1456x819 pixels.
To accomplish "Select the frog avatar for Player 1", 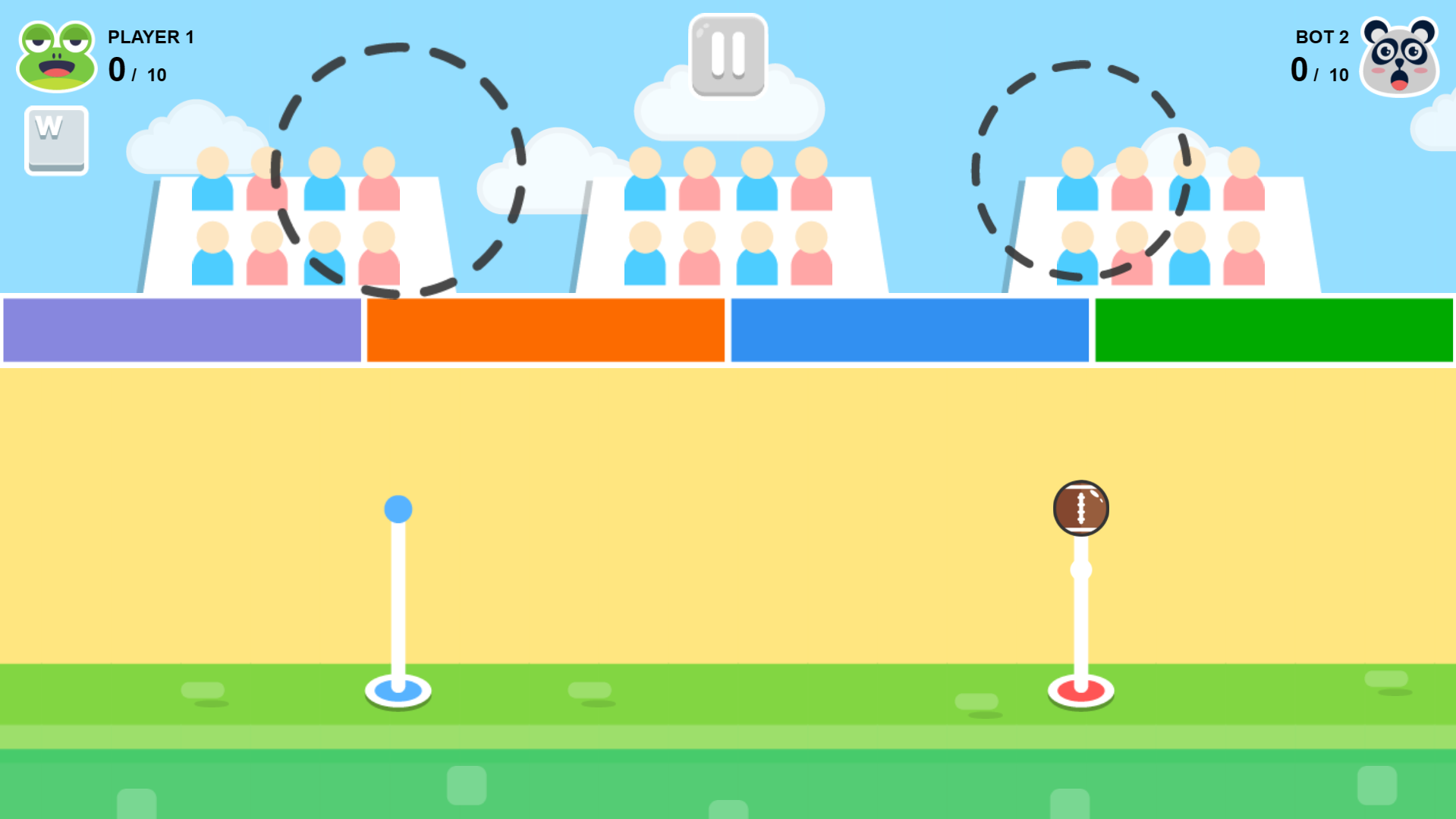I will [56, 55].
